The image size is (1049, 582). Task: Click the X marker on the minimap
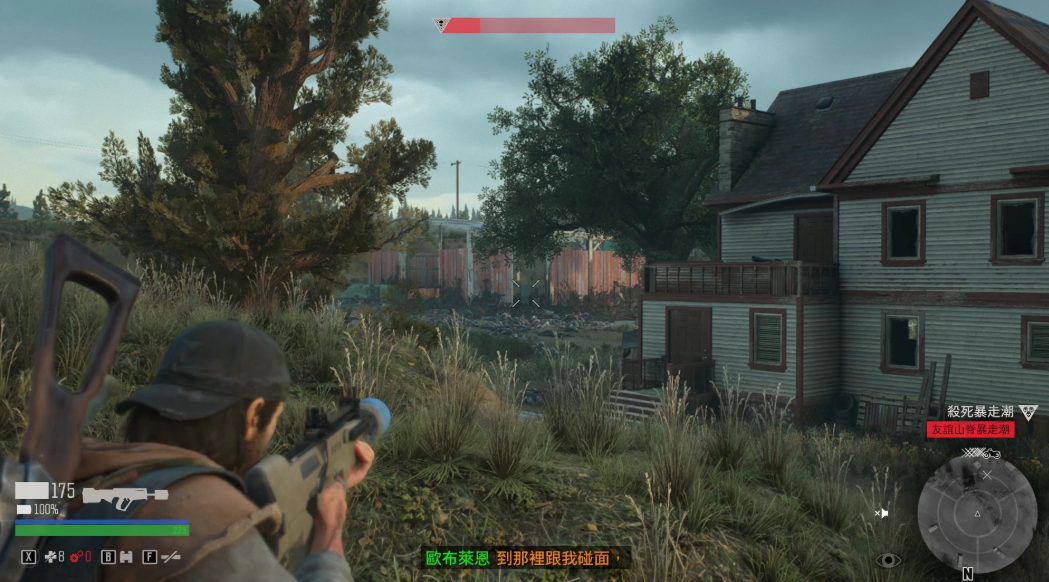(x=987, y=475)
